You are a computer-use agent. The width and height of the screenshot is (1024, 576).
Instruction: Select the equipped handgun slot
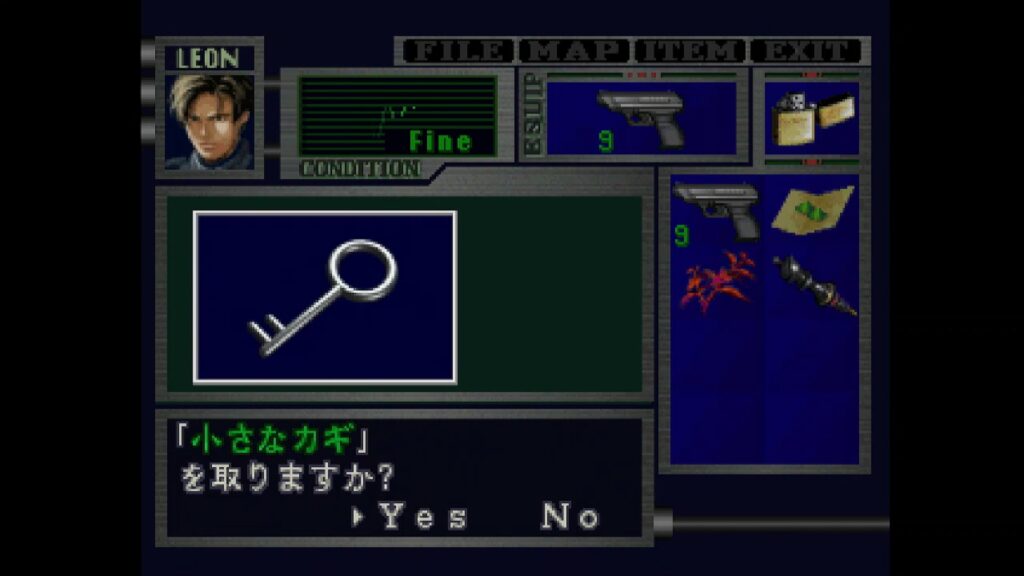641,119
